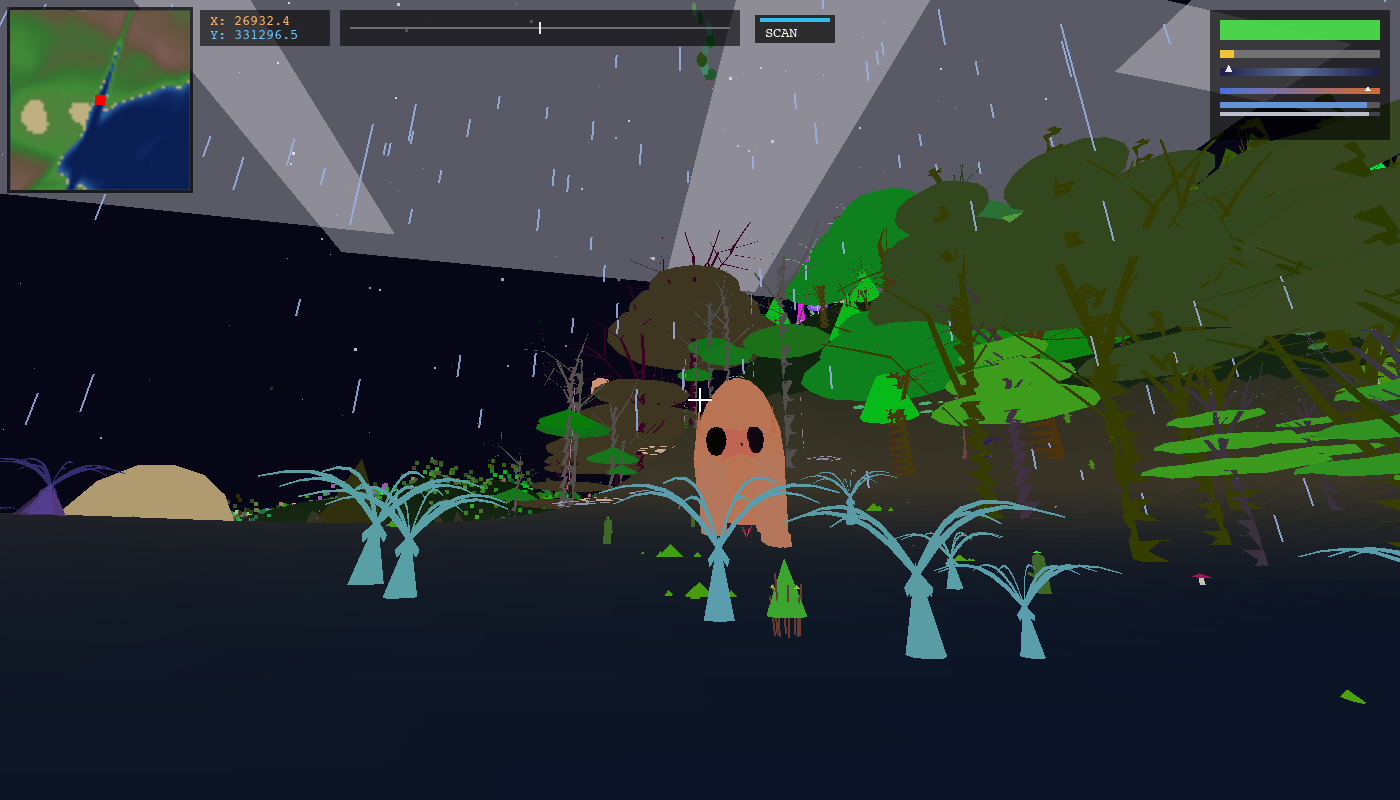The width and height of the screenshot is (1400, 800).
Task: Click the cyan indicator above the SCAN label
Action: [795, 18]
